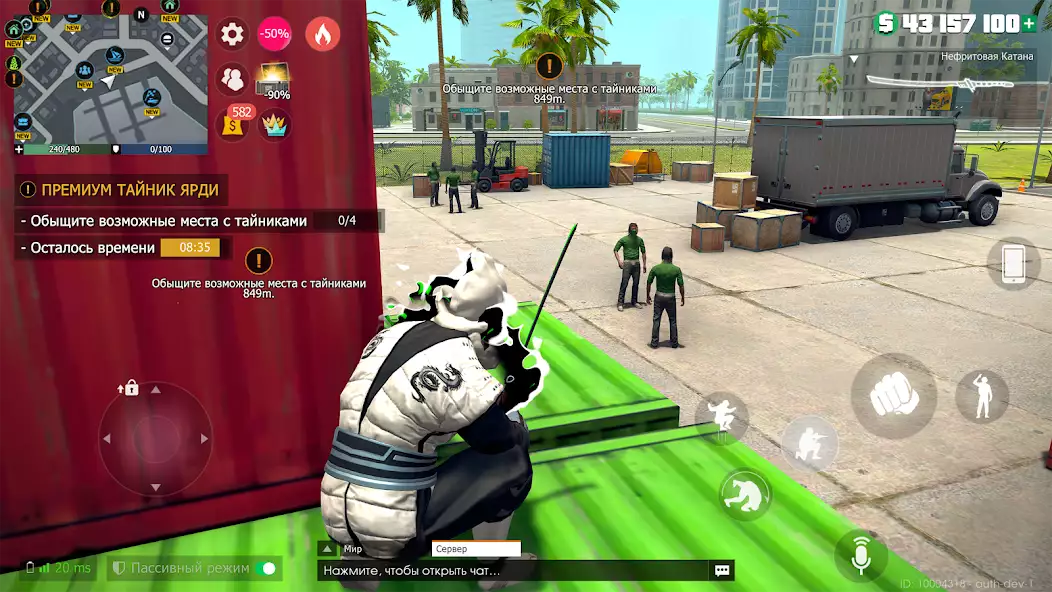This screenshot has height=592, width=1052.
Task: Open the smartphone icon
Action: (x=1013, y=264)
